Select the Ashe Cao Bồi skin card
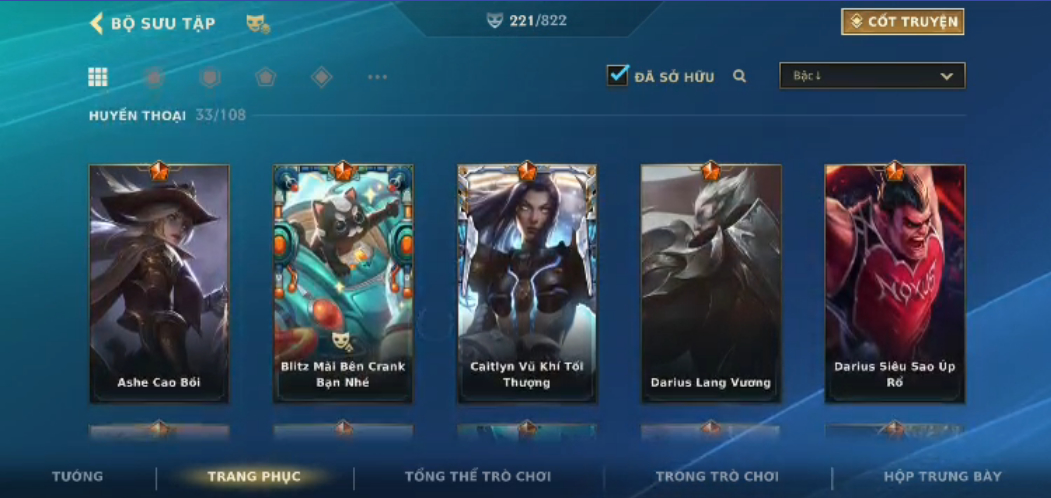The image size is (1051, 498). point(159,284)
